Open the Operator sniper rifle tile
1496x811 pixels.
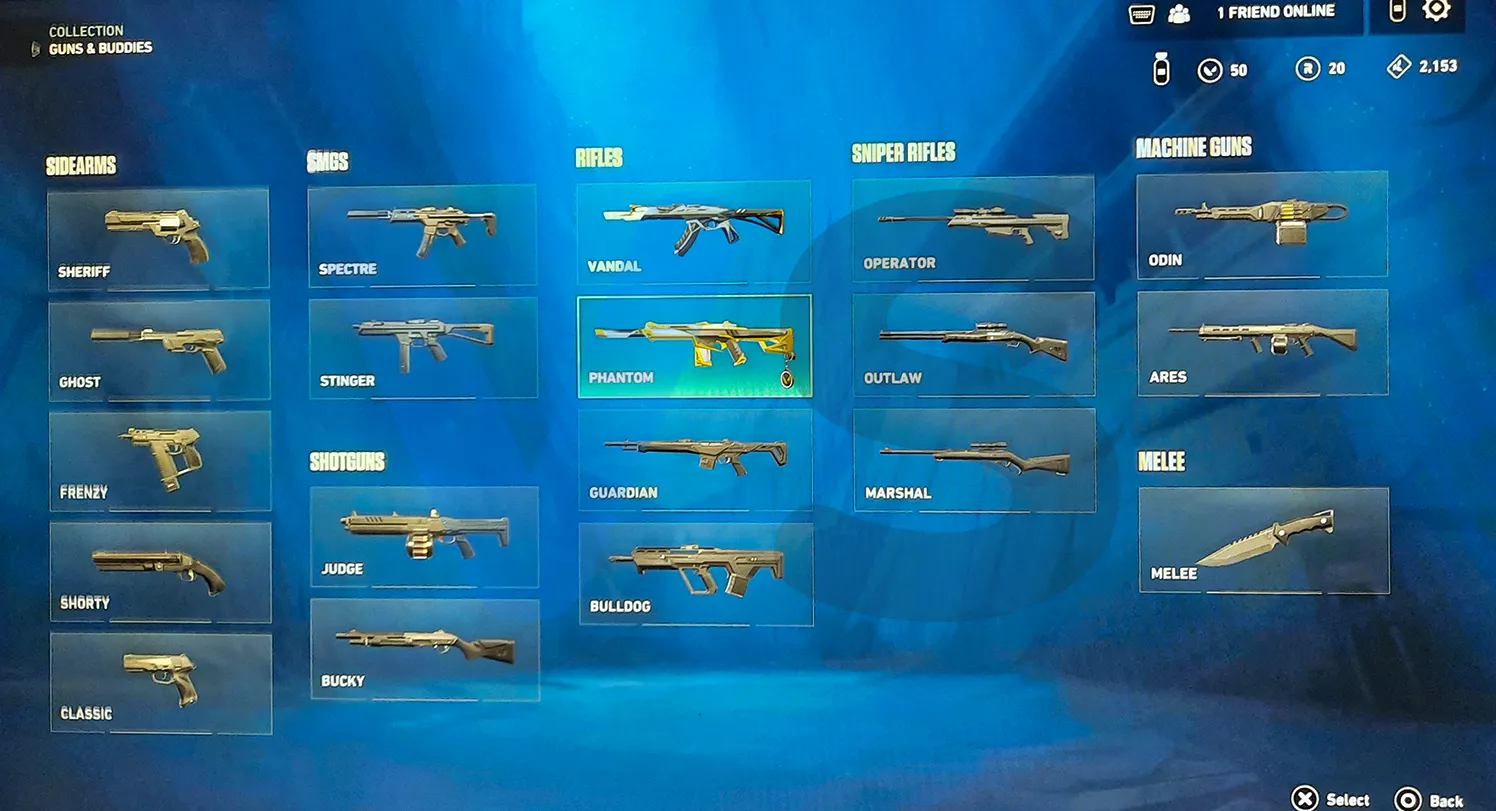click(x=972, y=228)
